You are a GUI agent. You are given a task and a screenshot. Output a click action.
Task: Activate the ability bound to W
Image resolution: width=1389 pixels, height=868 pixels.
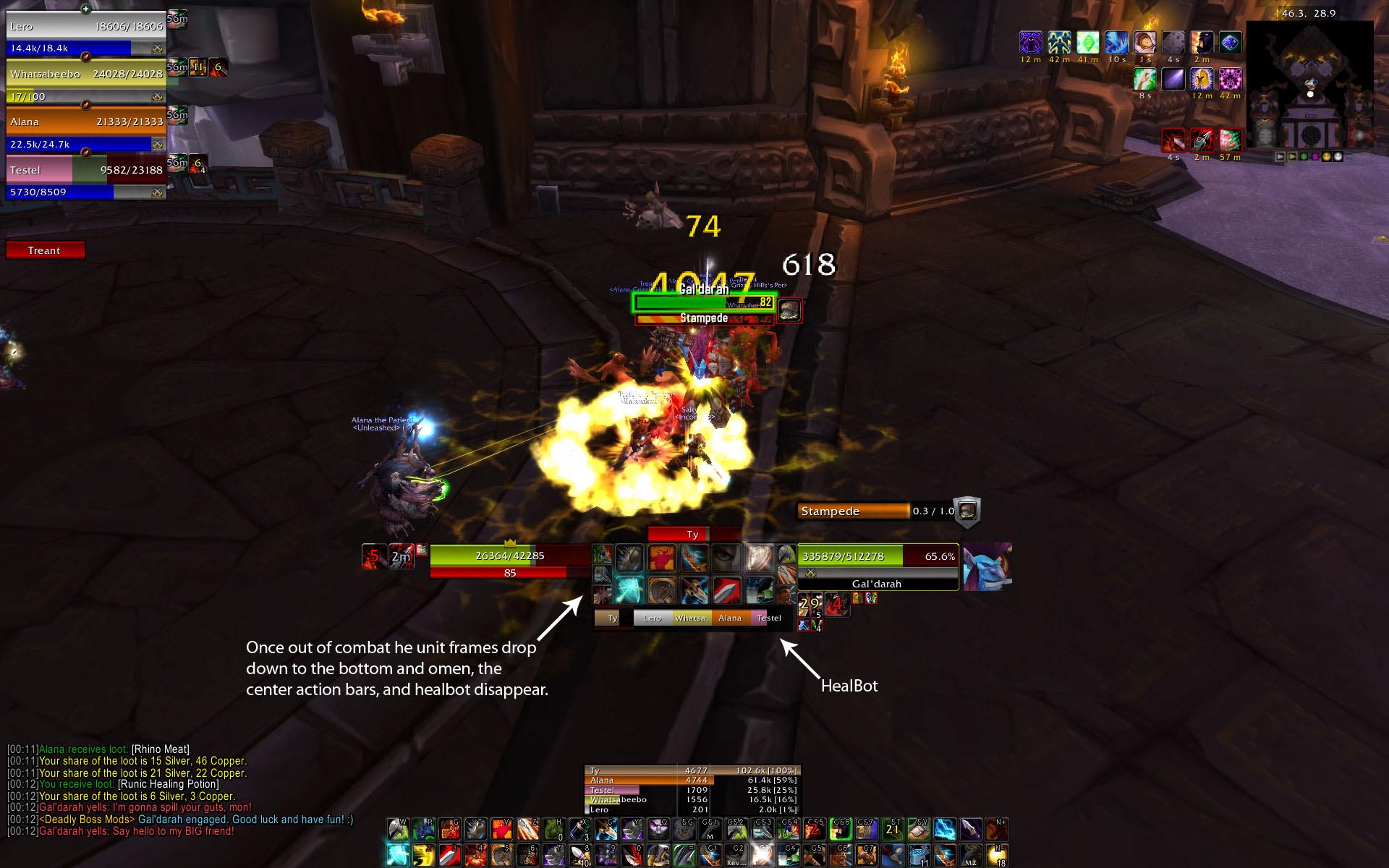(398, 828)
